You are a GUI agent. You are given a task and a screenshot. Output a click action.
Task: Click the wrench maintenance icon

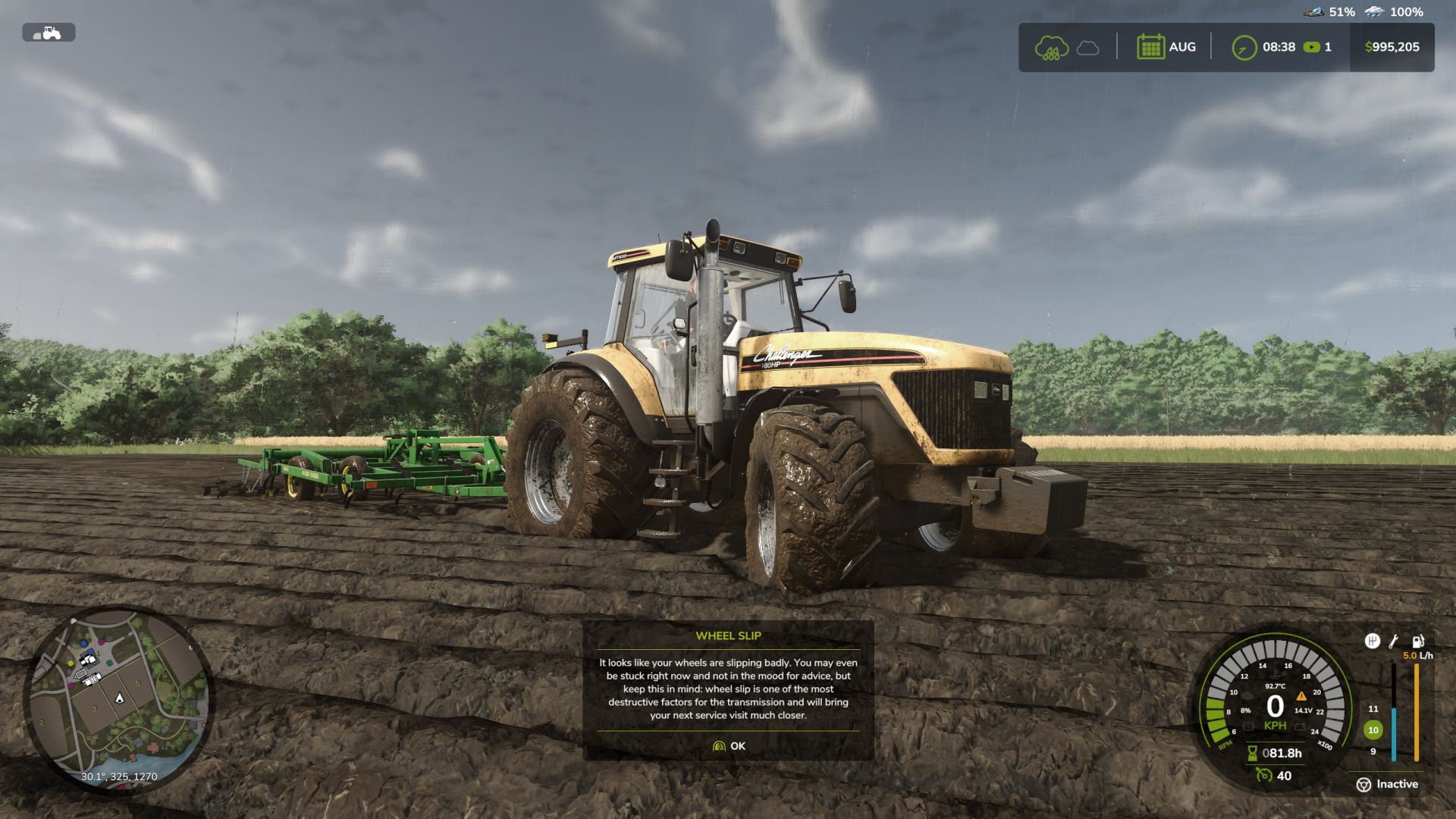(1393, 642)
